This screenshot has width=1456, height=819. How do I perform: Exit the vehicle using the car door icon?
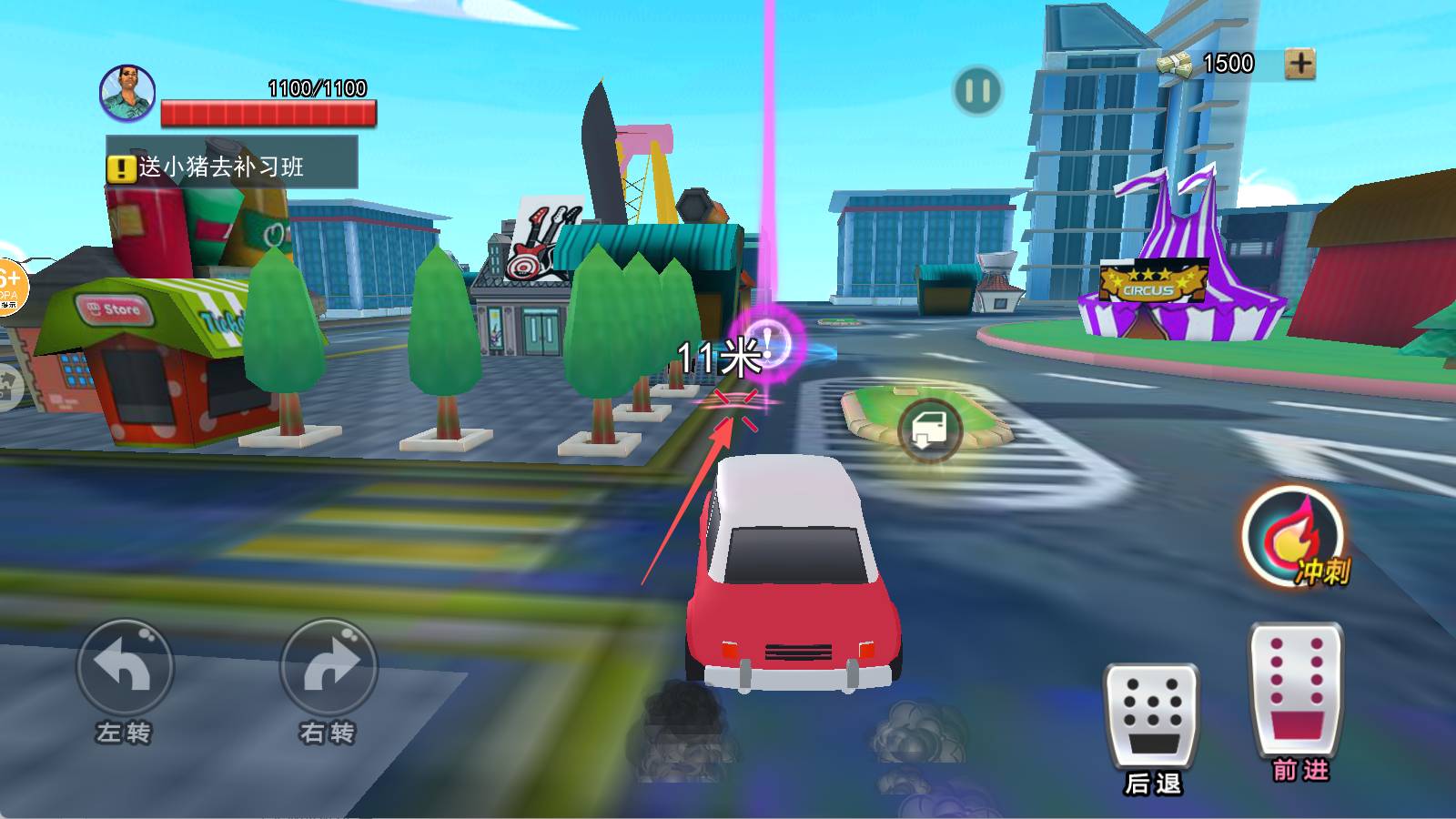point(930,430)
